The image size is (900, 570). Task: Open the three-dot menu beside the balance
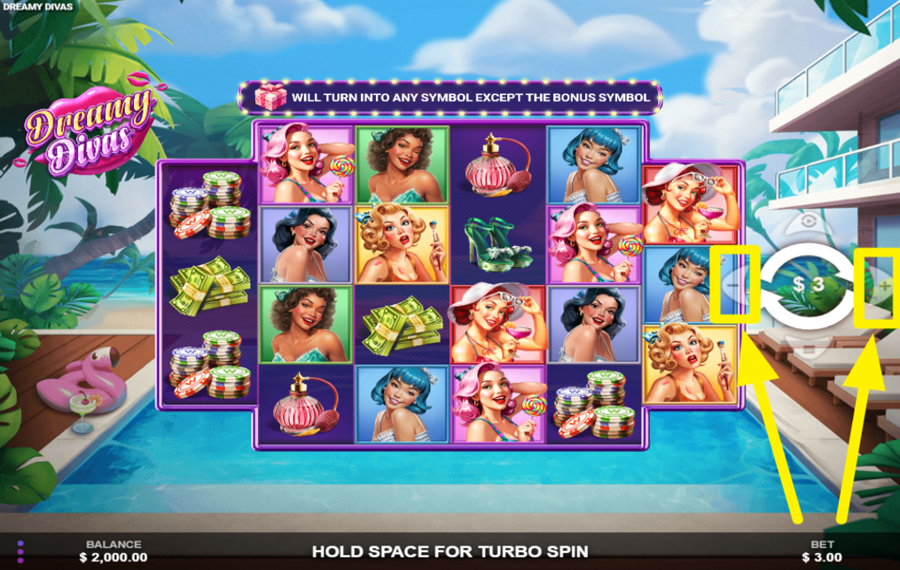click(x=20, y=550)
